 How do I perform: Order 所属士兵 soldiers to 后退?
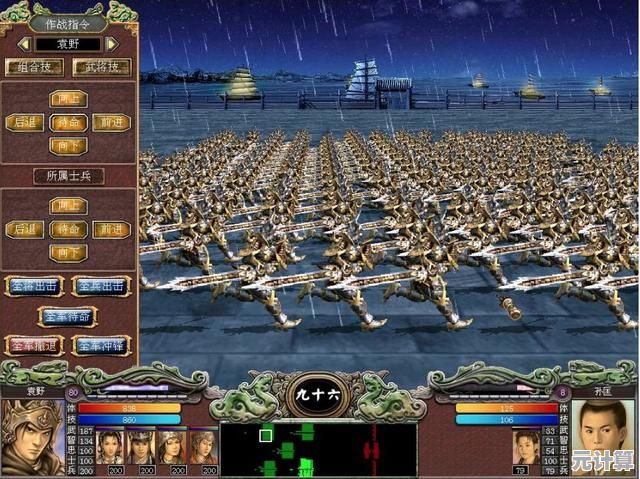tap(24, 229)
